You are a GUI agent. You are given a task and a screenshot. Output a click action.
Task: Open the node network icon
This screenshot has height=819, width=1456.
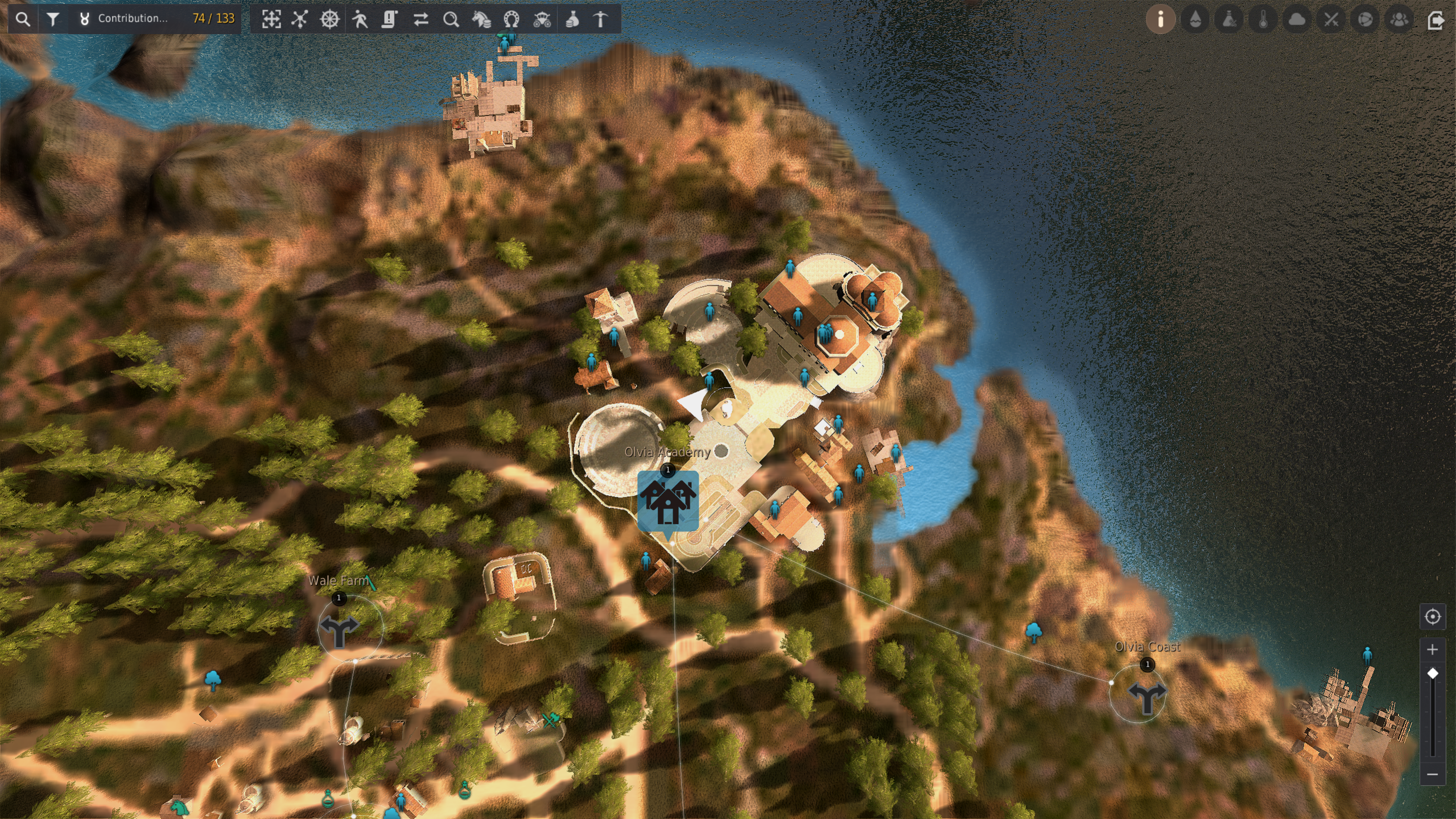pos(300,19)
